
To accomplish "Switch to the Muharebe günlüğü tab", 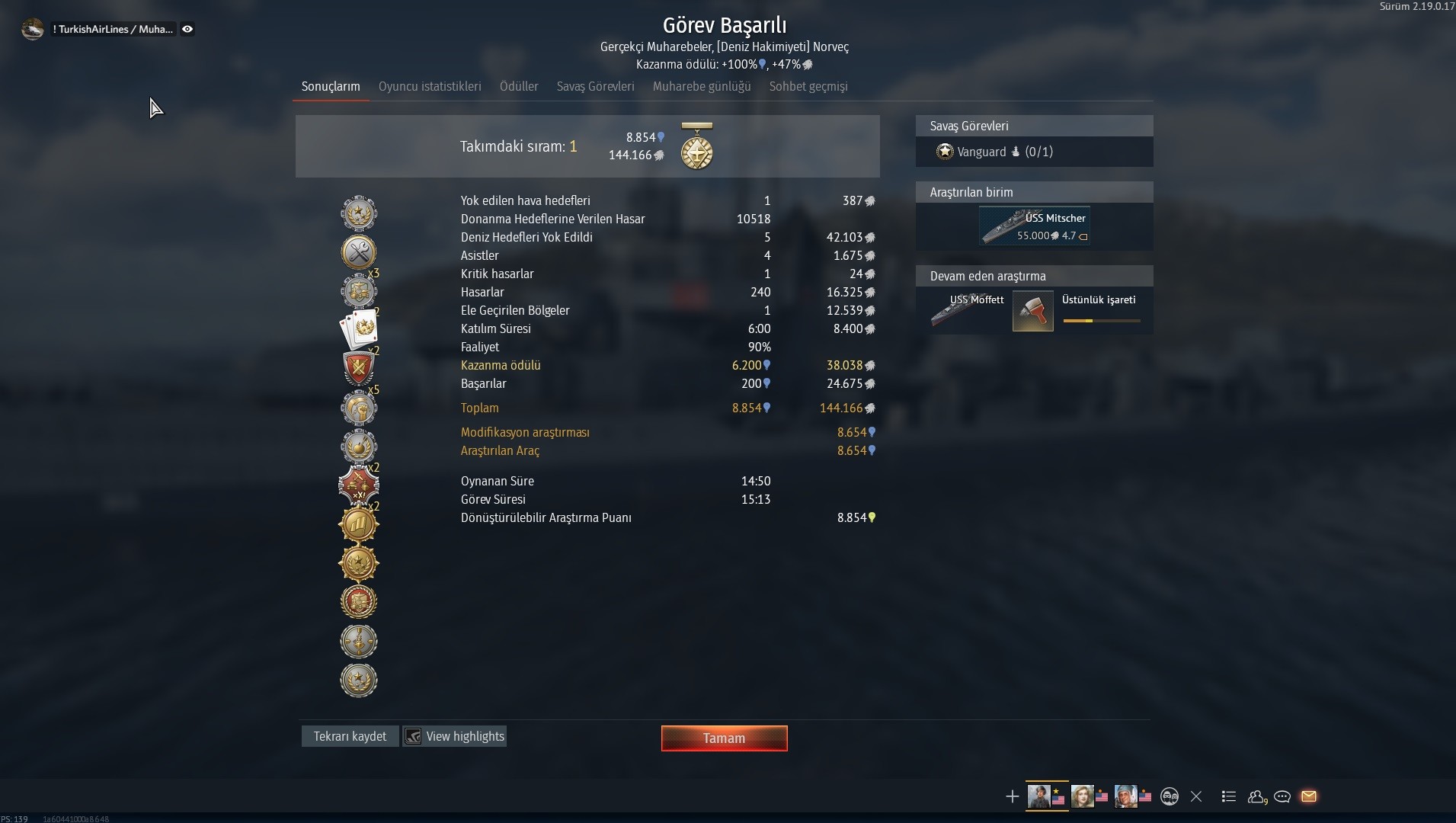I will (x=702, y=87).
